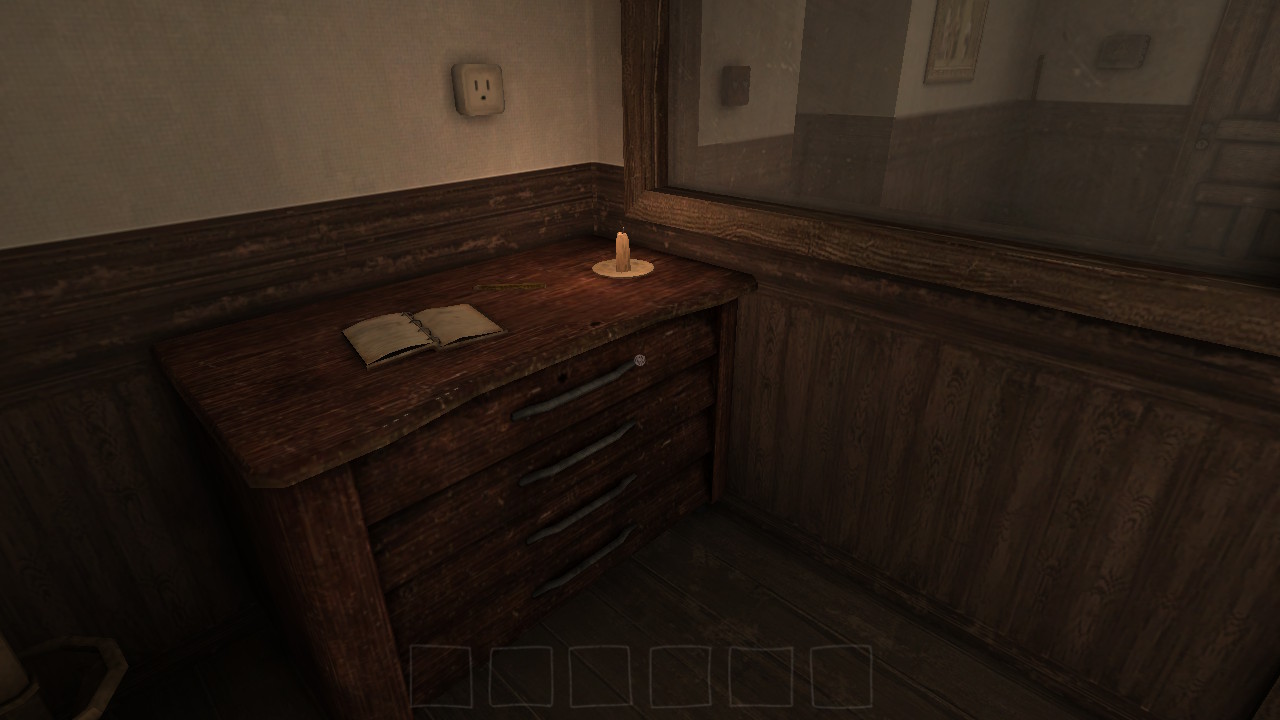The height and width of the screenshot is (720, 1280).
Task: Snuff out the candle flame
Action: tap(620, 230)
